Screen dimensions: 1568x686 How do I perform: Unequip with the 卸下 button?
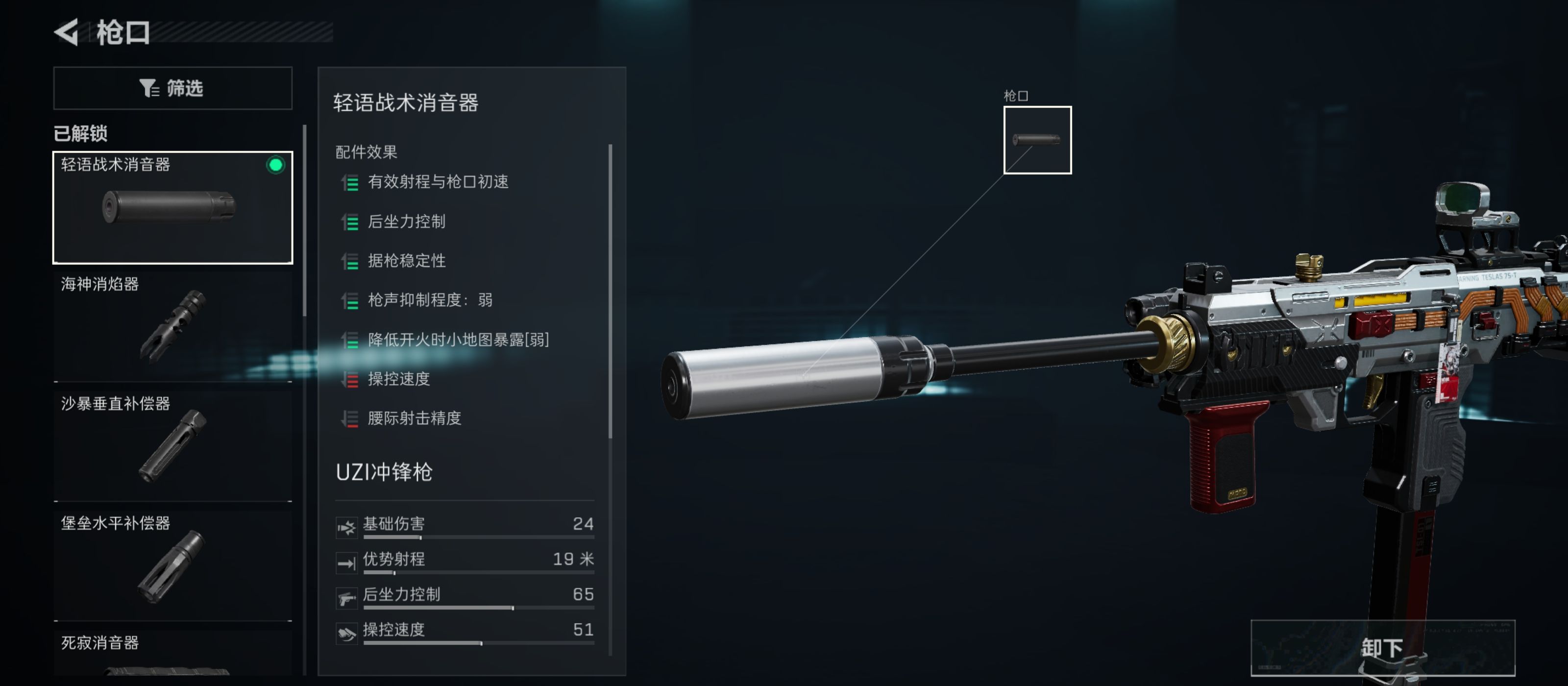click(1382, 648)
